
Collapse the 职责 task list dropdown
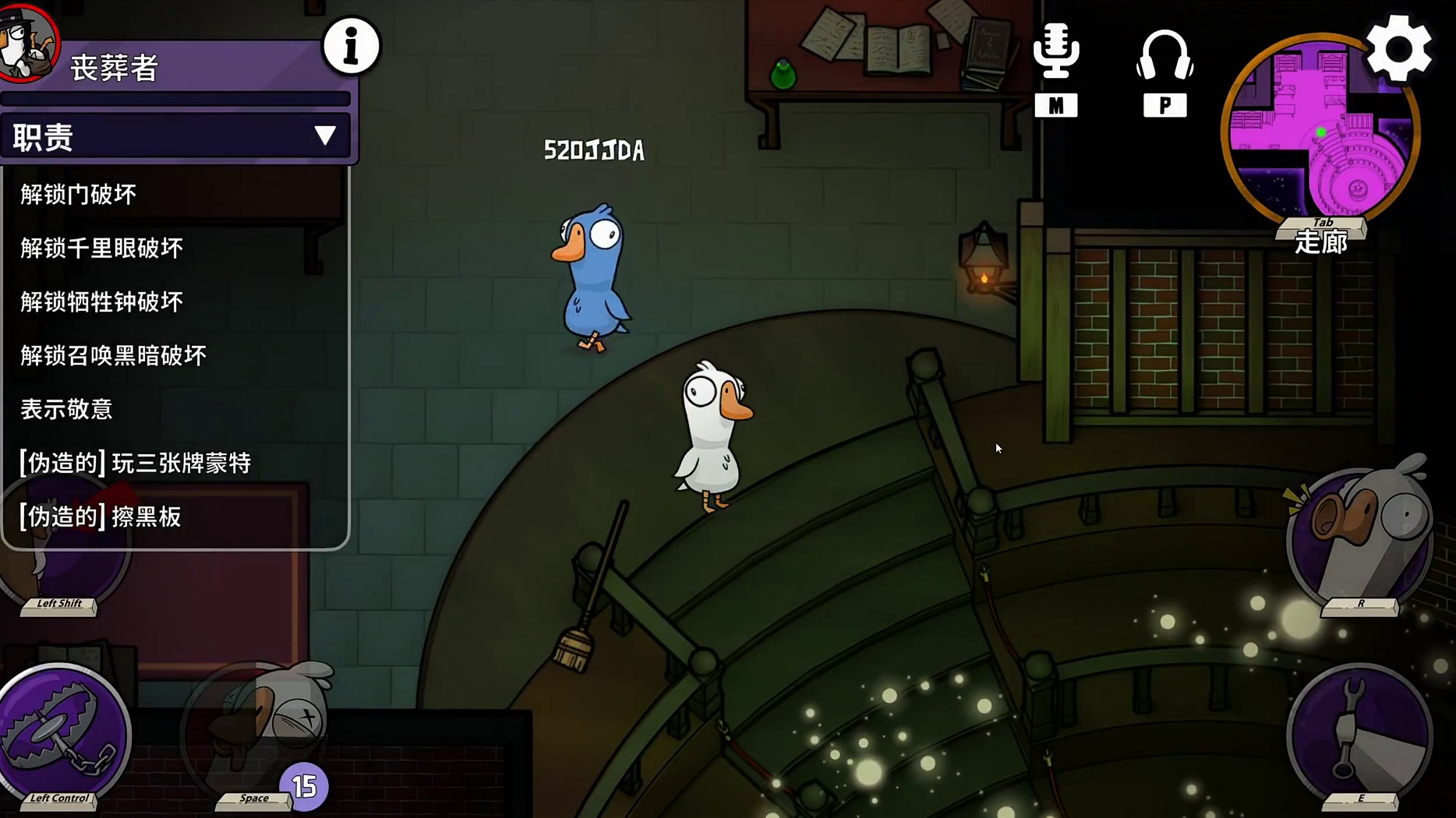(x=324, y=136)
